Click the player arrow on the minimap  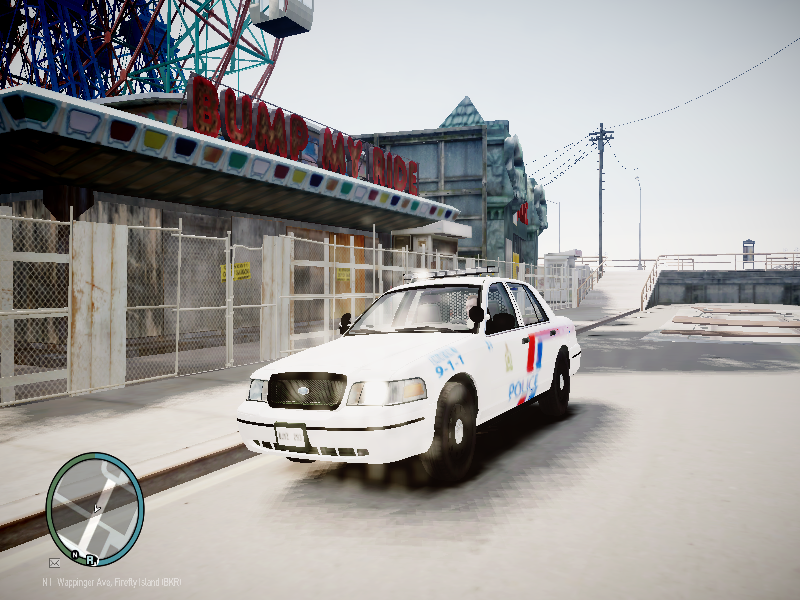click(96, 509)
